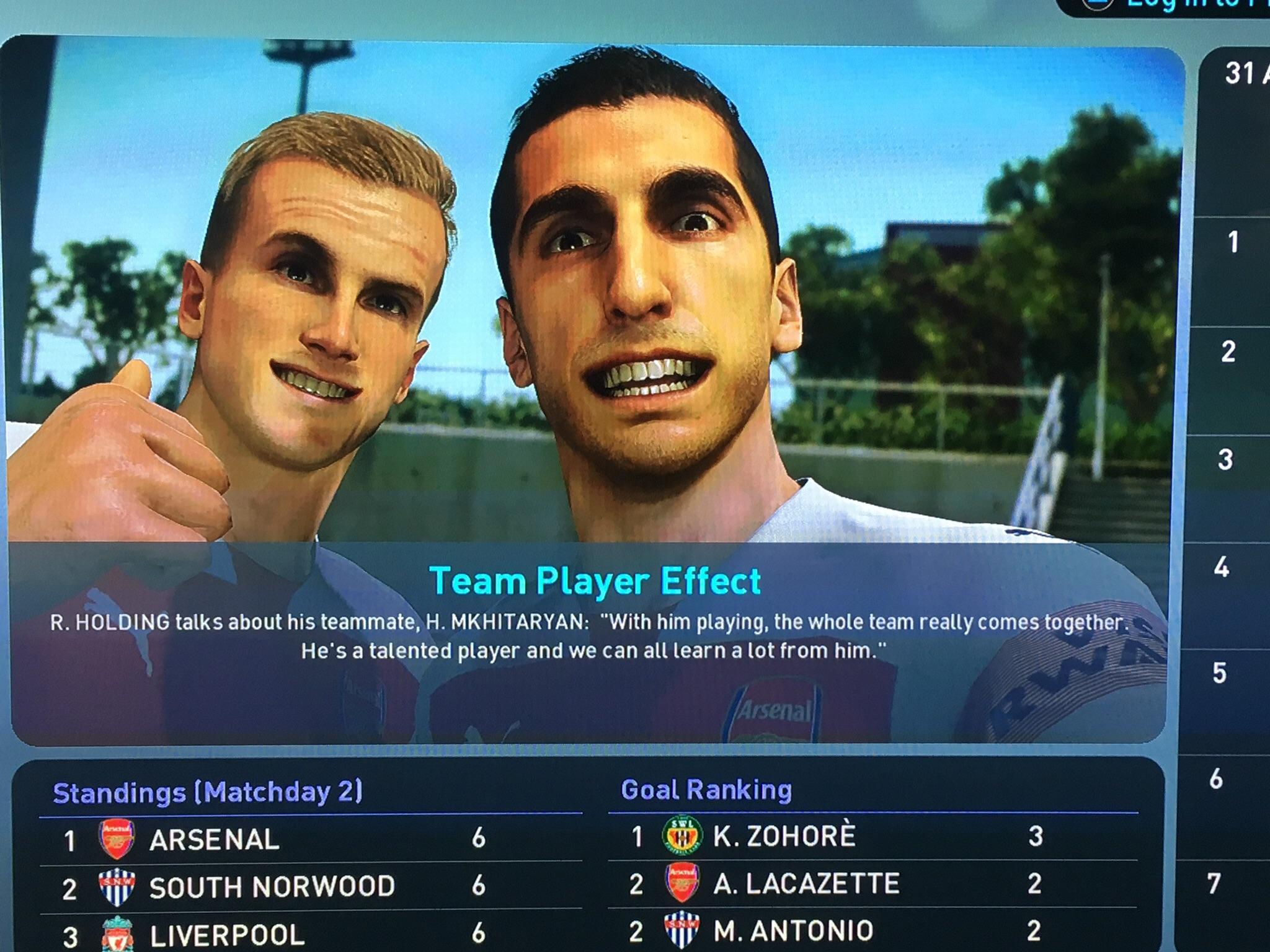Select day 3 in the calendar column
This screenshot has width=1270, height=952.
(1225, 460)
